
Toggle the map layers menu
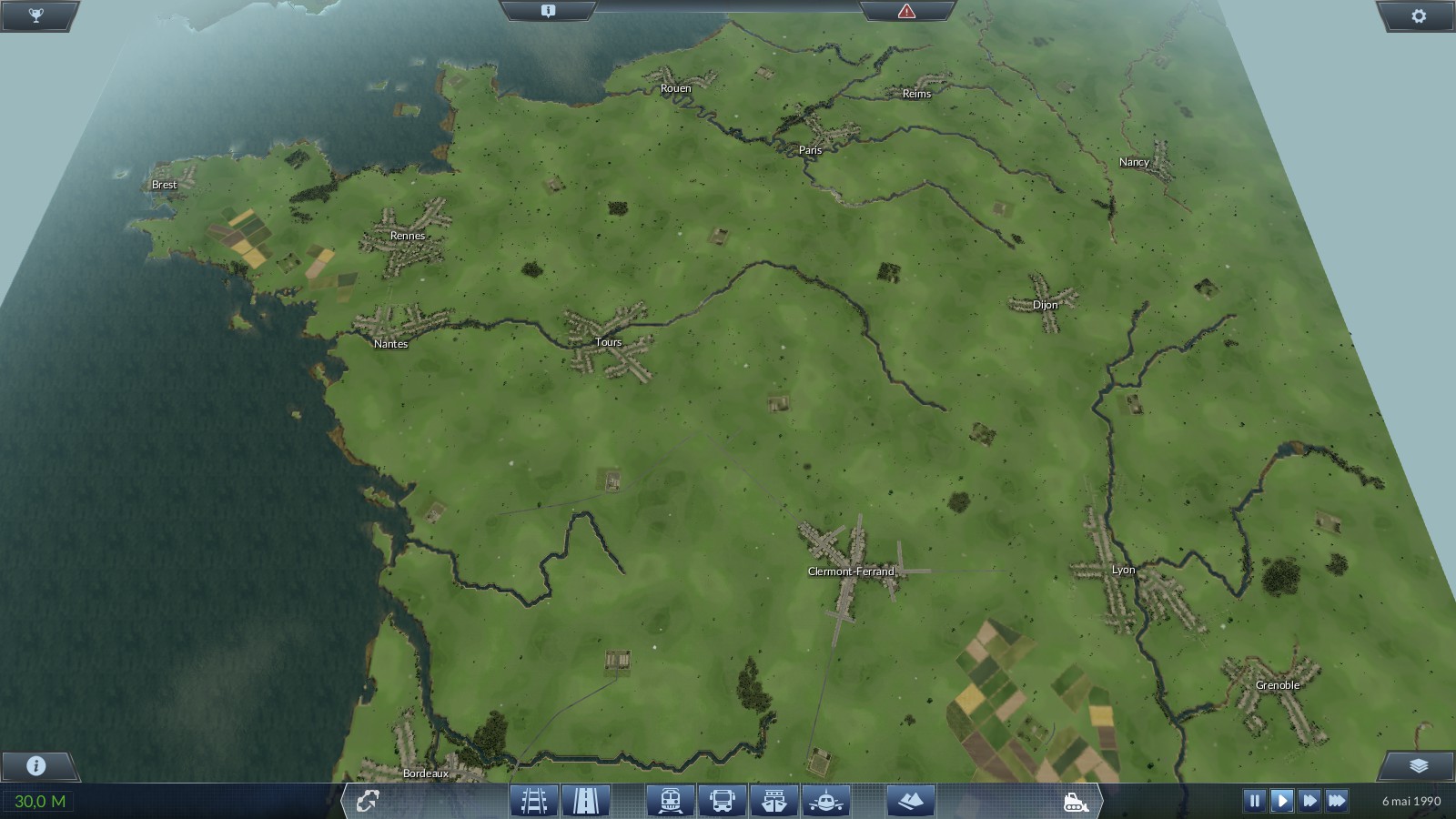[1418, 765]
